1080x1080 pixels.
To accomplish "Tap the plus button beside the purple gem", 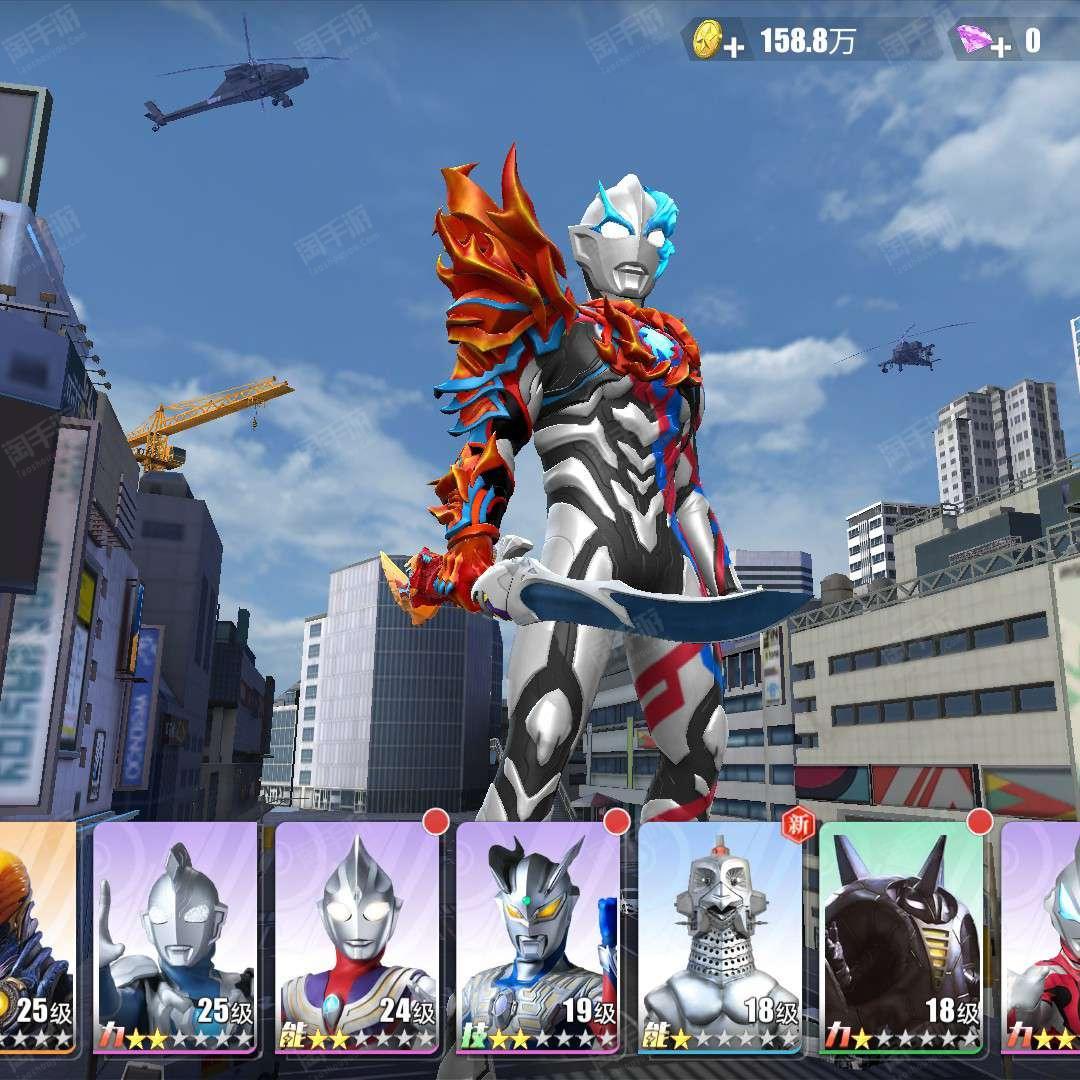I will pos(1002,45).
